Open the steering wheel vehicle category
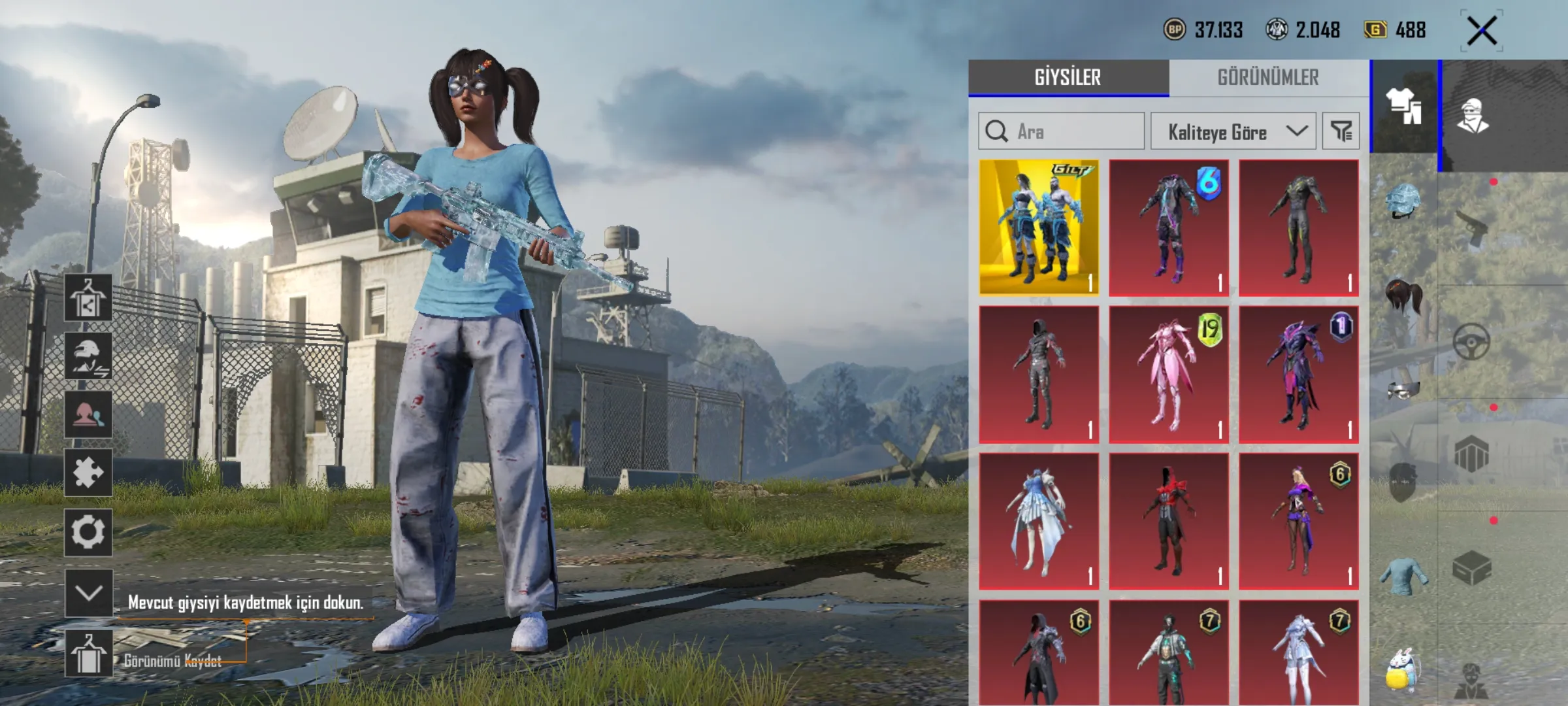 pyautogui.click(x=1471, y=341)
